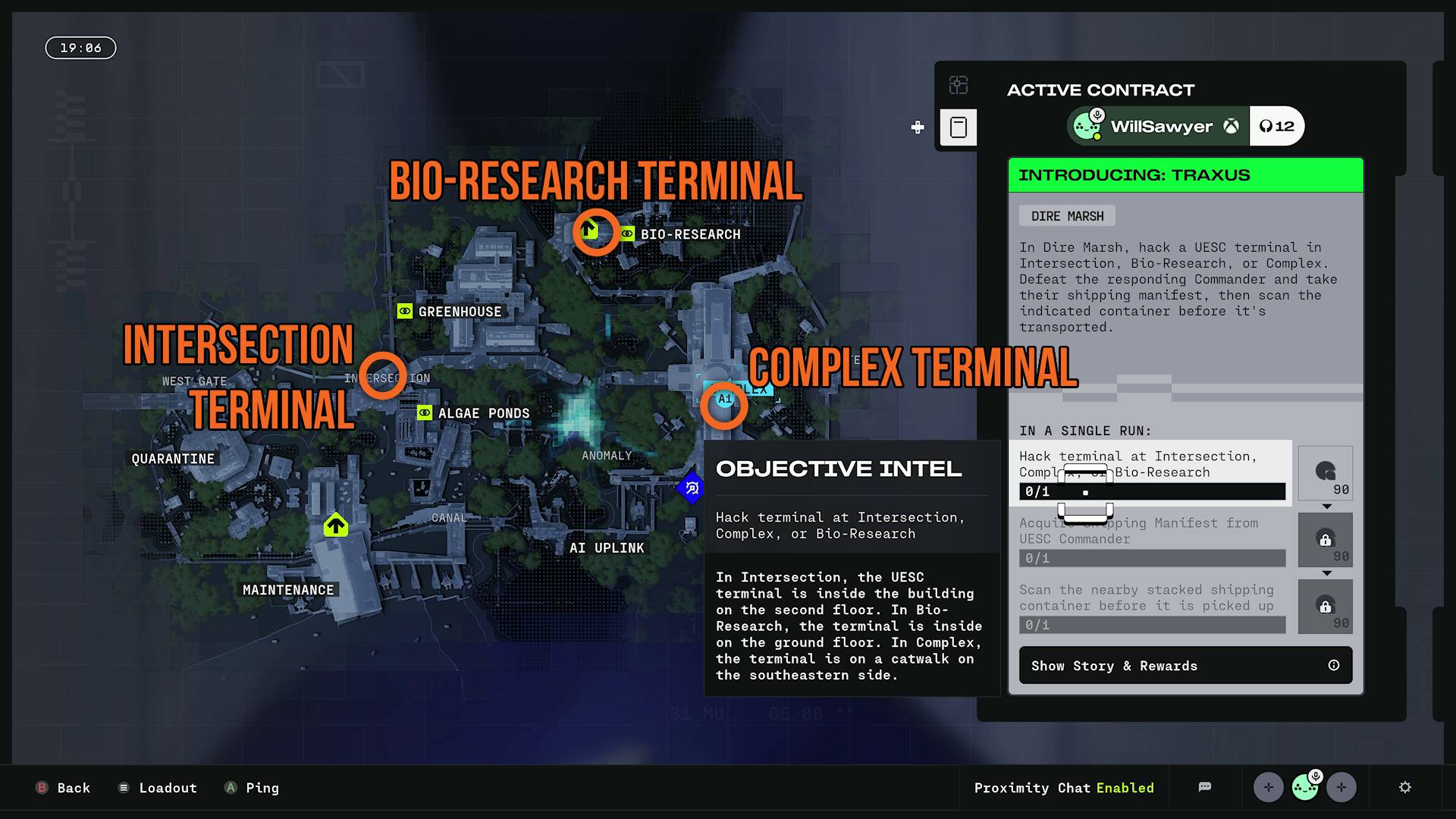Click the locked reward icon for Shipping Manifest objective

(1326, 540)
